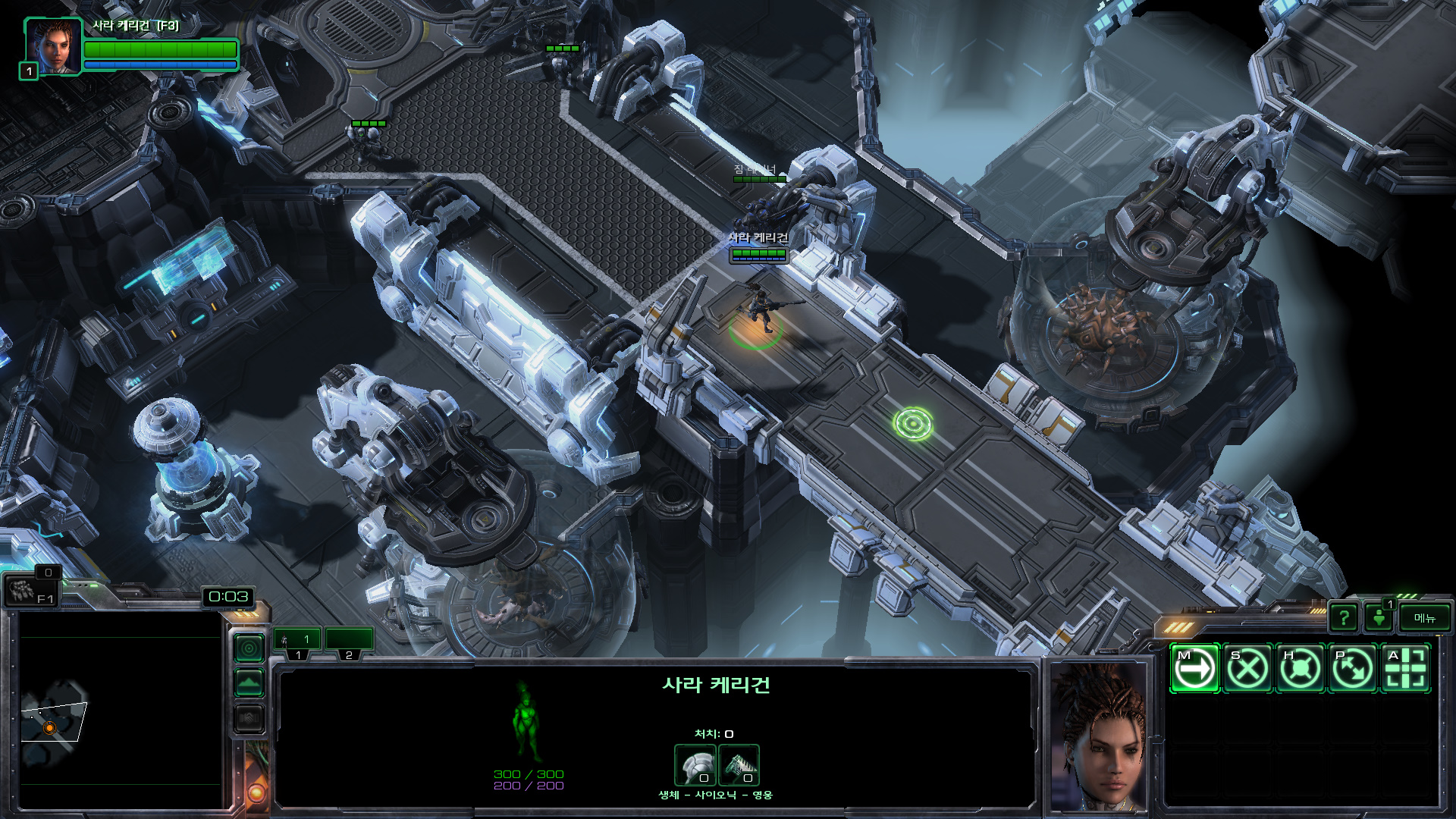Click the Patrol command icon
The image size is (1456, 819).
point(1353,669)
